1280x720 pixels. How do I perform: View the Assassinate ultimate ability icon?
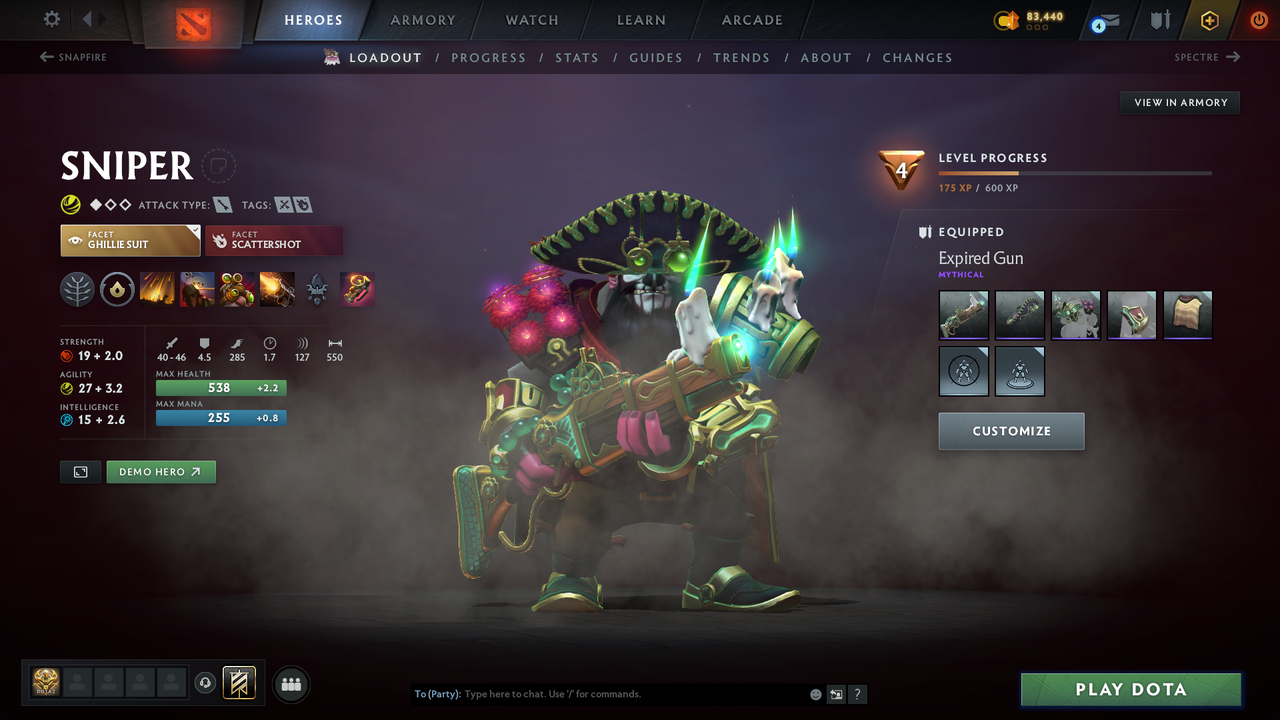[277, 289]
